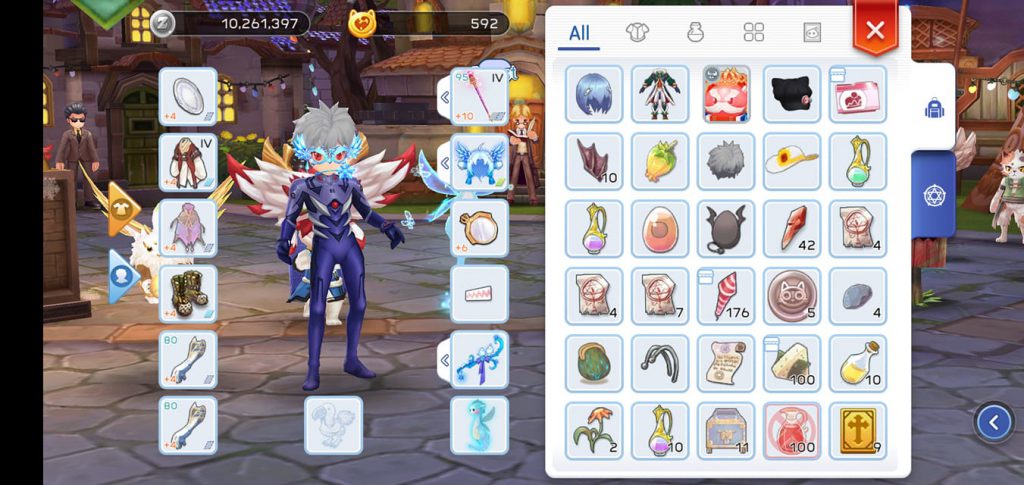Open the equipment shirt category tab

tap(637, 33)
